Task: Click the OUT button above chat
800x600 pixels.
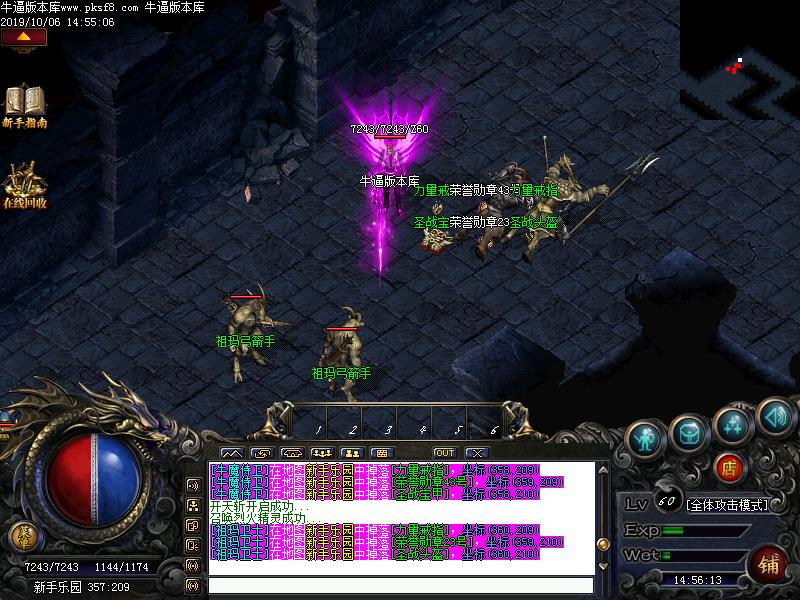Action: (444, 453)
